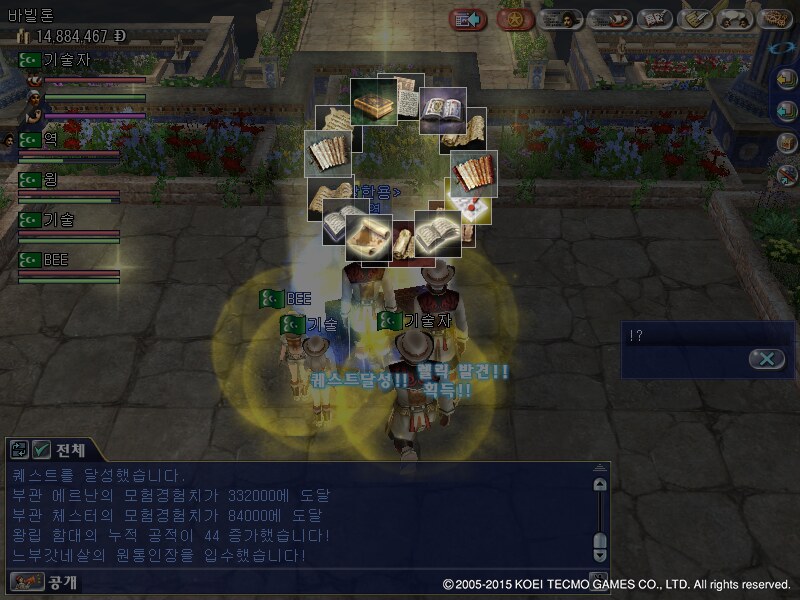Select party member 역 in the party list
This screenshot has width=800, height=600.
[x=51, y=140]
